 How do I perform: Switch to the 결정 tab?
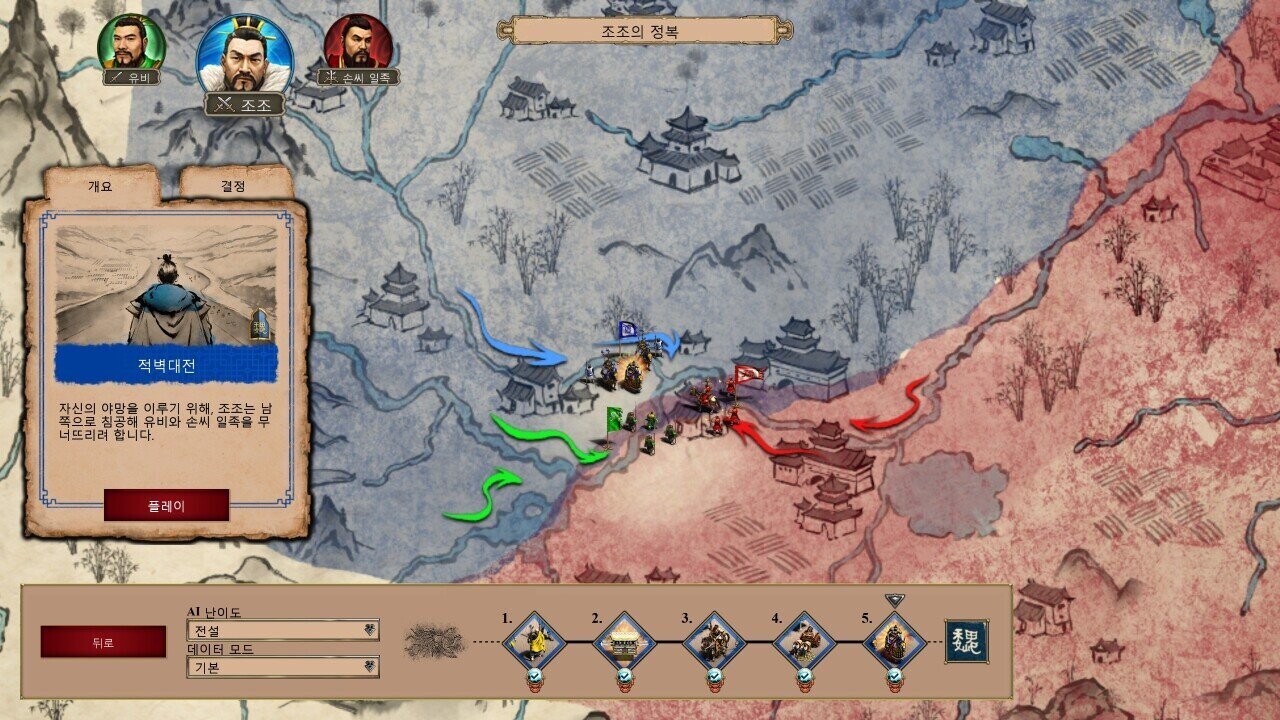coord(234,186)
